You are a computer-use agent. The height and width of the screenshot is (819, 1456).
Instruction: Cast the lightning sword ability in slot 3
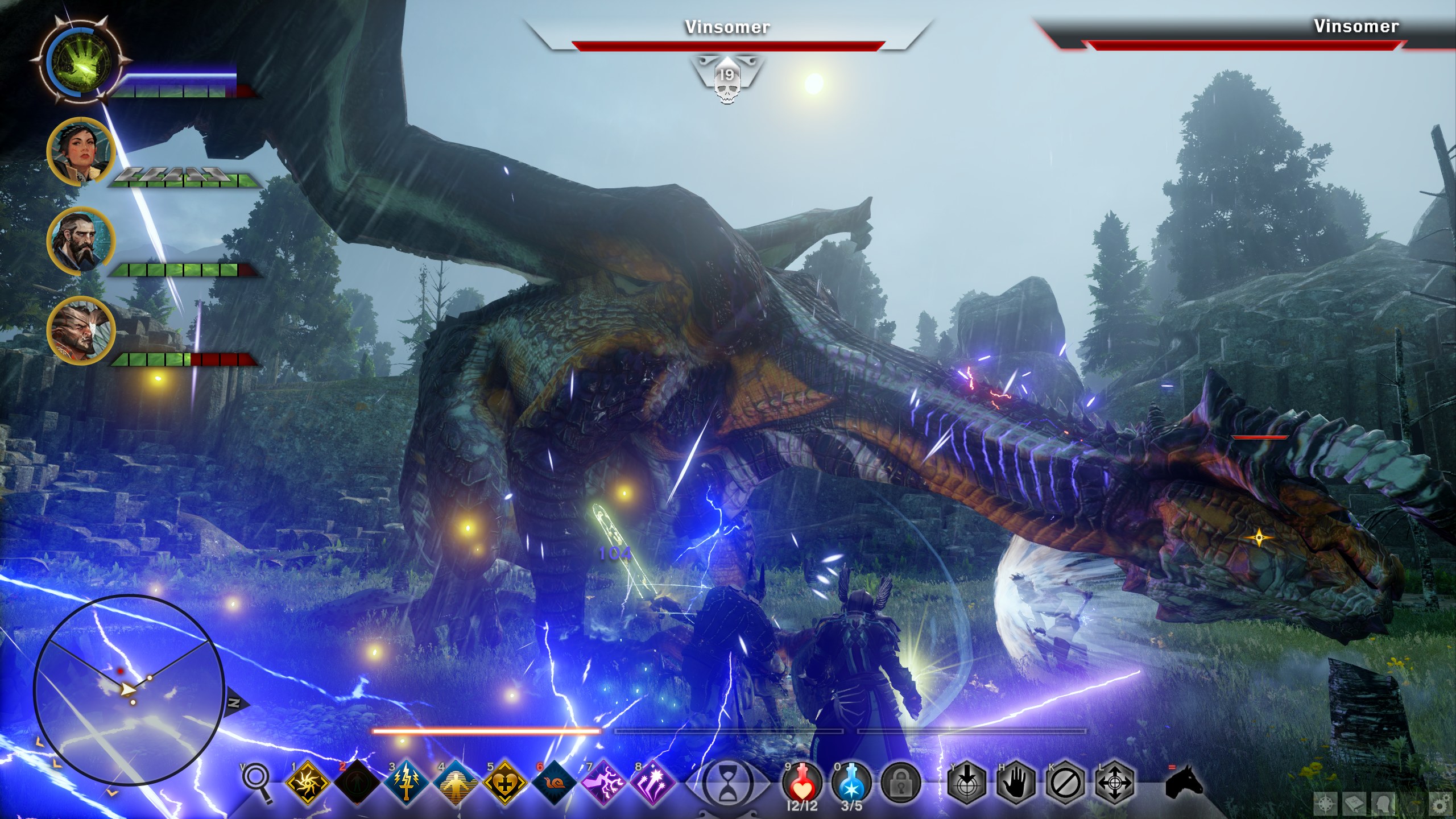(406, 784)
